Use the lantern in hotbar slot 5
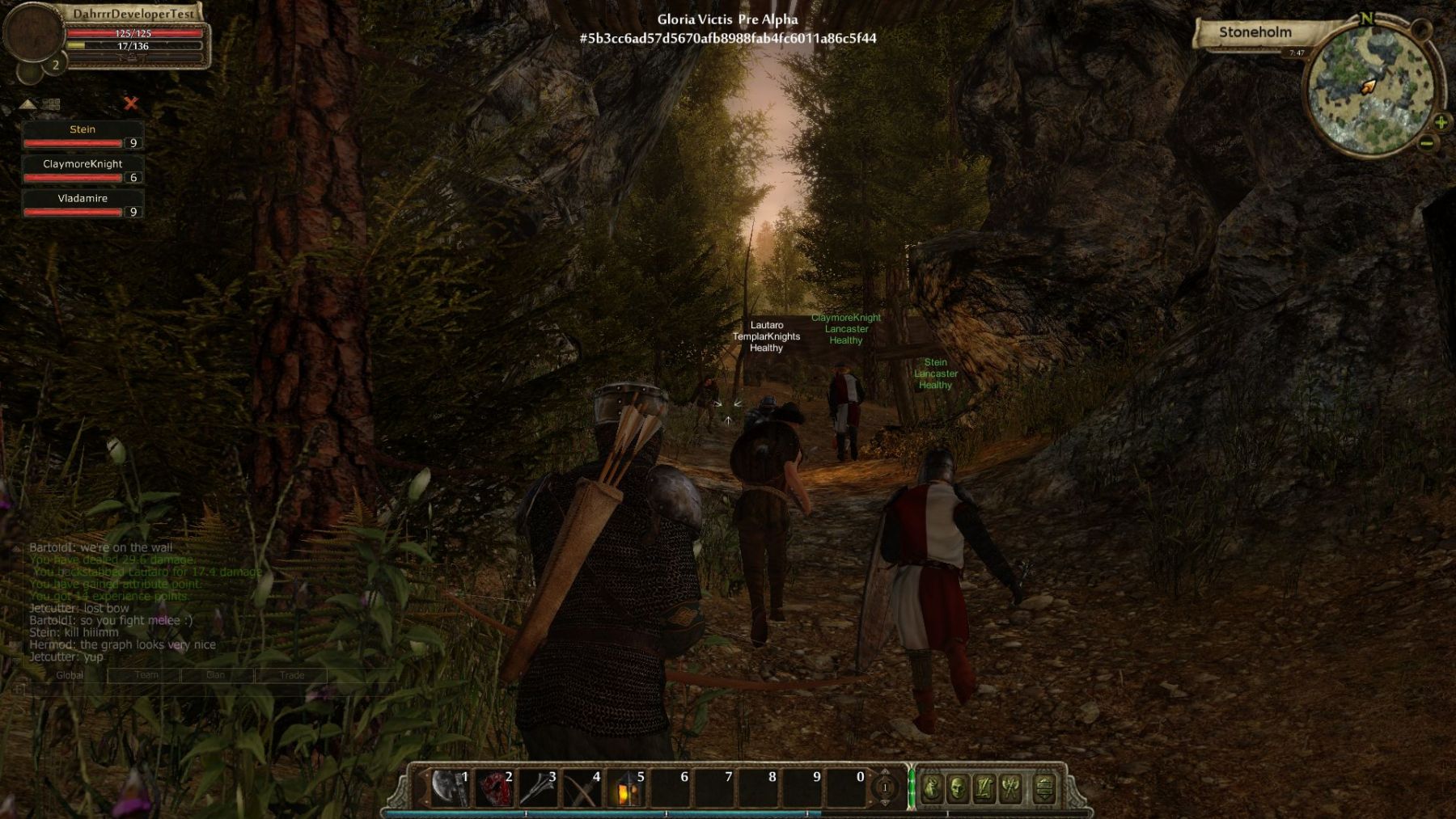 (626, 788)
